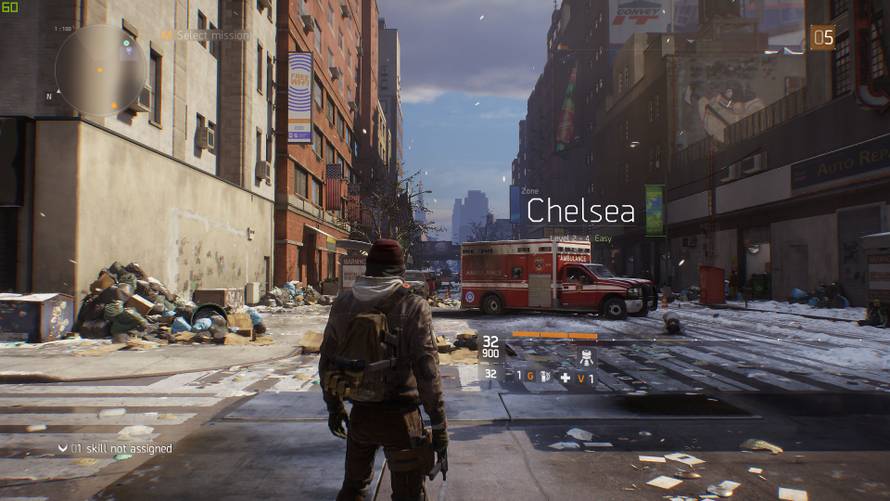Select the turret skill icon
890x501 pixels.
pos(587,356)
